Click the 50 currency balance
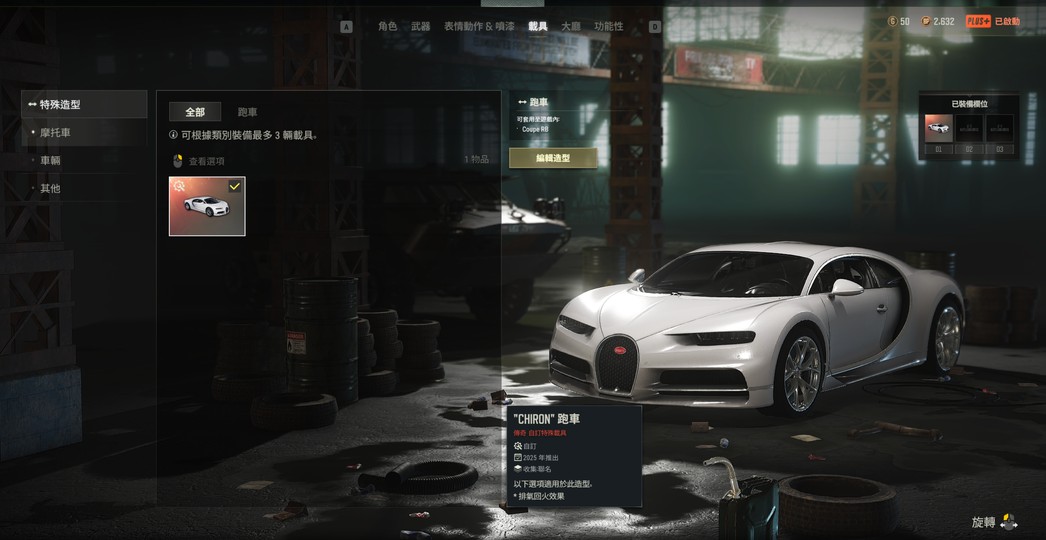Screen dimensions: 1046x540 pyautogui.click(x=899, y=21)
